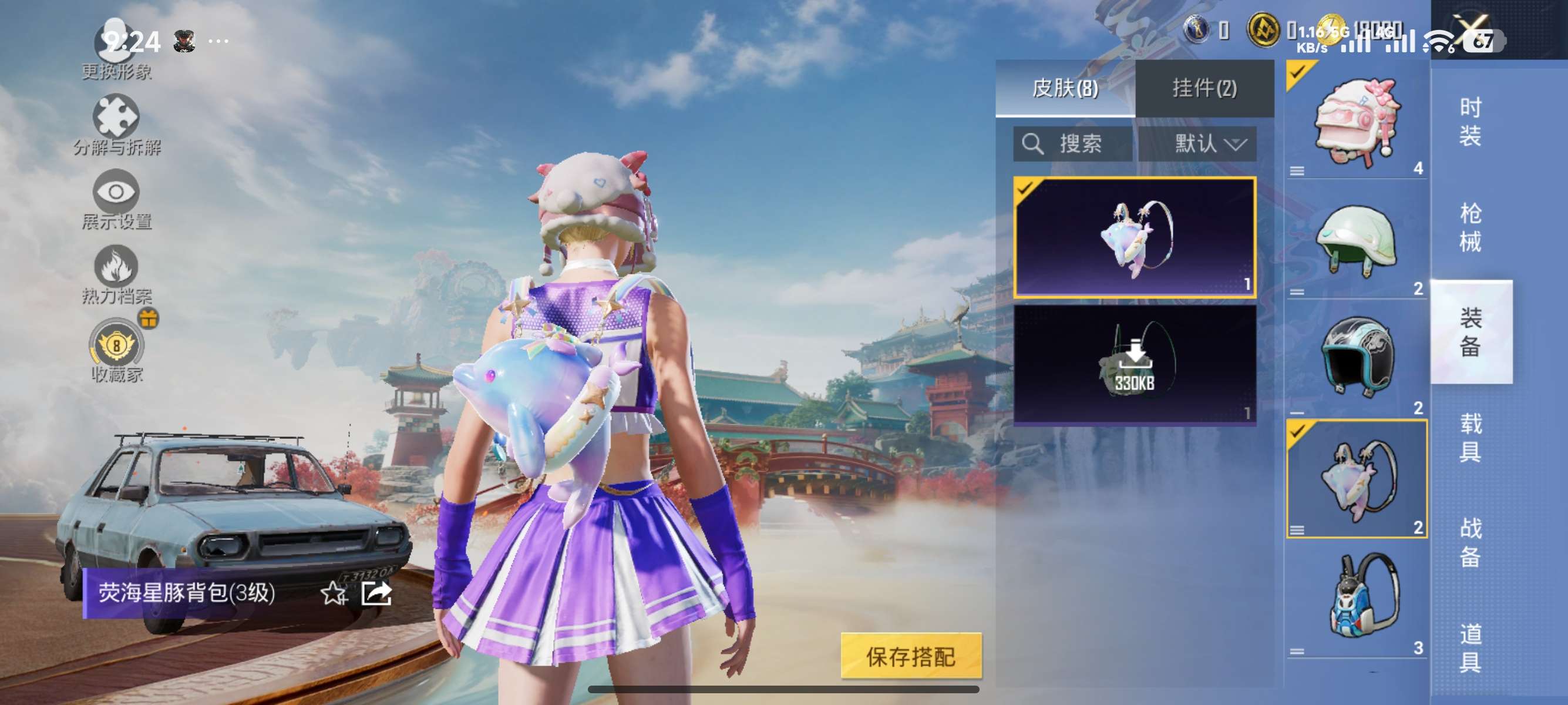Open the 默认 sorting dropdown
Image resolution: width=1568 pixels, height=705 pixels.
coord(1202,145)
